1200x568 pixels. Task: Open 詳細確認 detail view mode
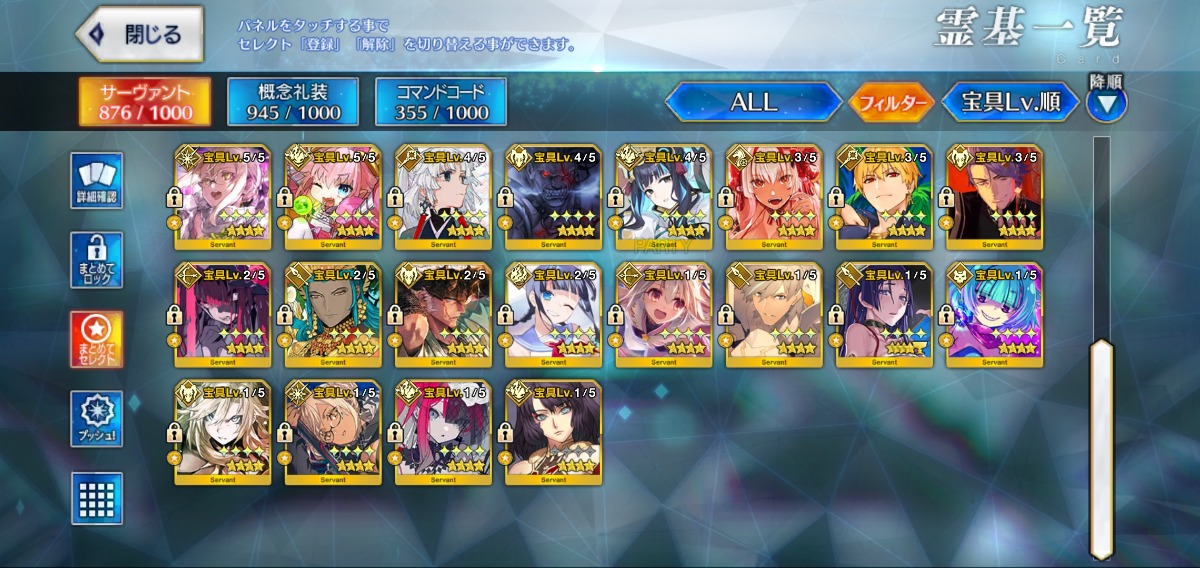click(x=97, y=181)
